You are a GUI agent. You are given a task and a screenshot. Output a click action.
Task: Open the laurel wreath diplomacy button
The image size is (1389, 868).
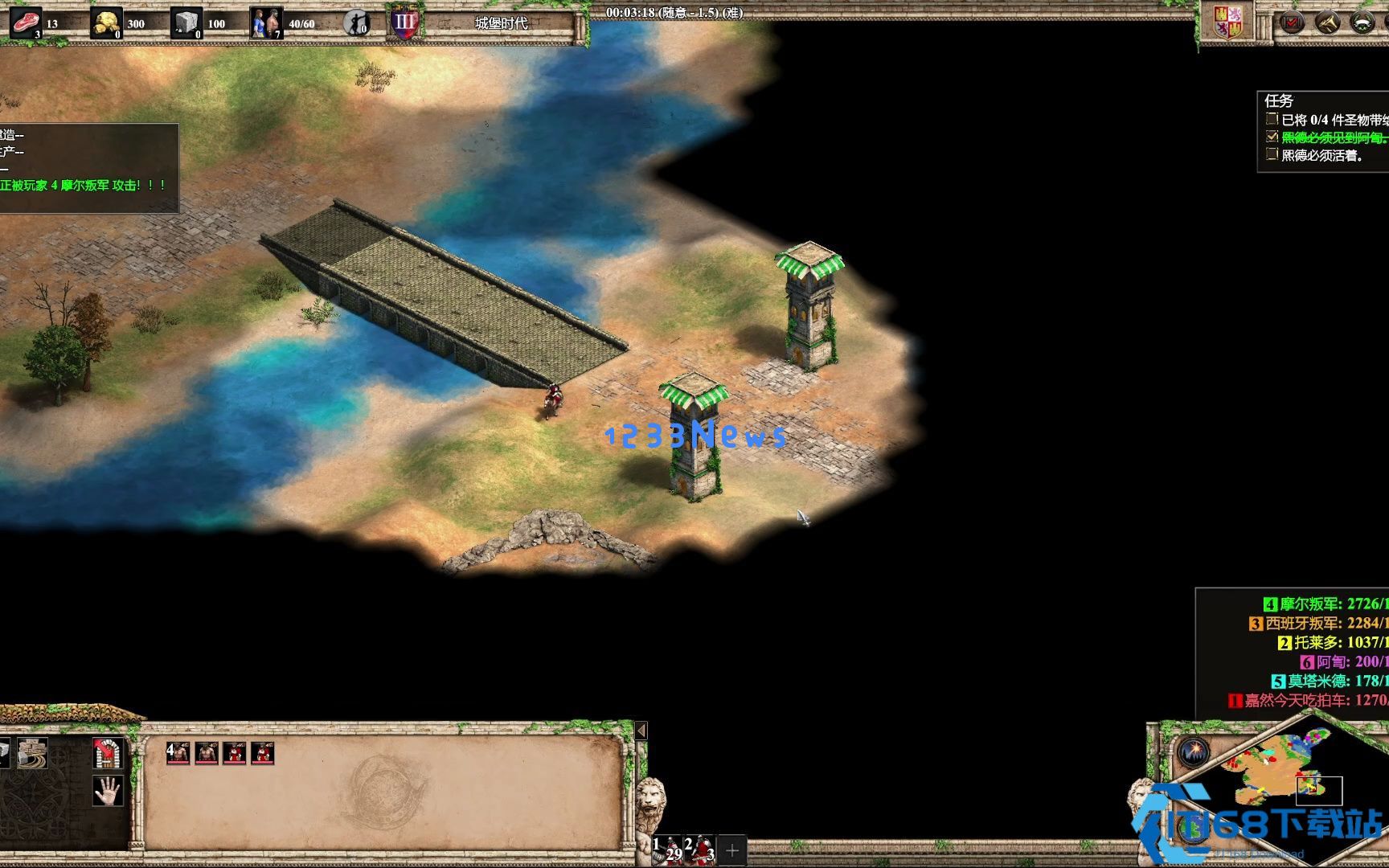click(x=1363, y=23)
